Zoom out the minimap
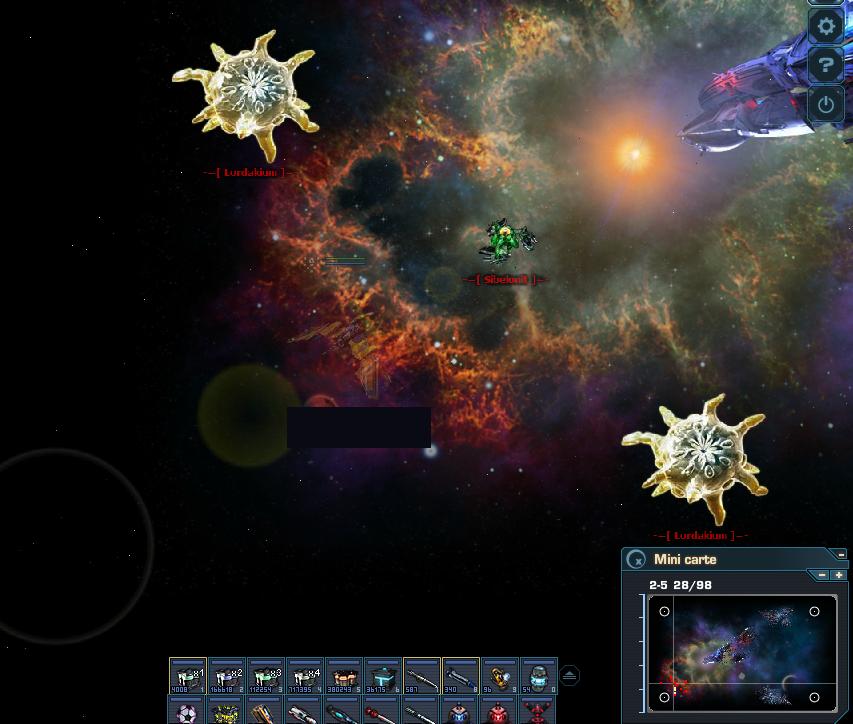Image resolution: width=853 pixels, height=724 pixels. click(822, 575)
